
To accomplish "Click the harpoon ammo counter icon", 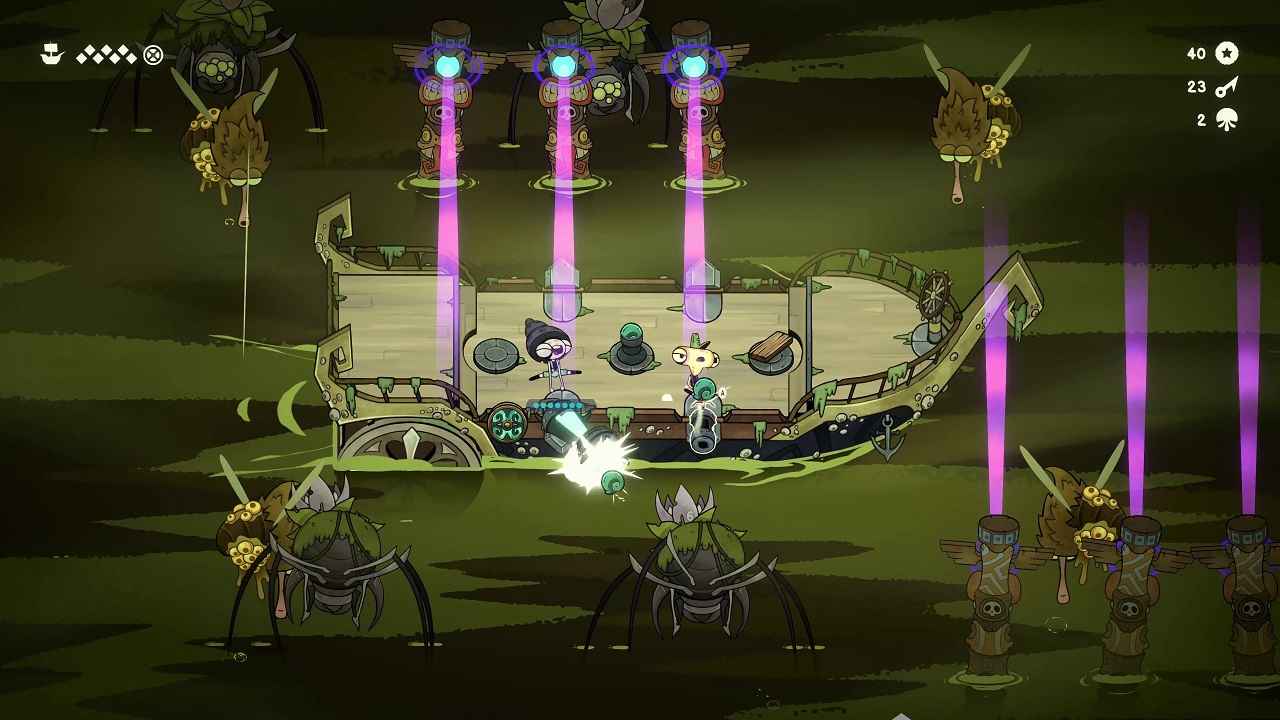I will pos(1225,88).
